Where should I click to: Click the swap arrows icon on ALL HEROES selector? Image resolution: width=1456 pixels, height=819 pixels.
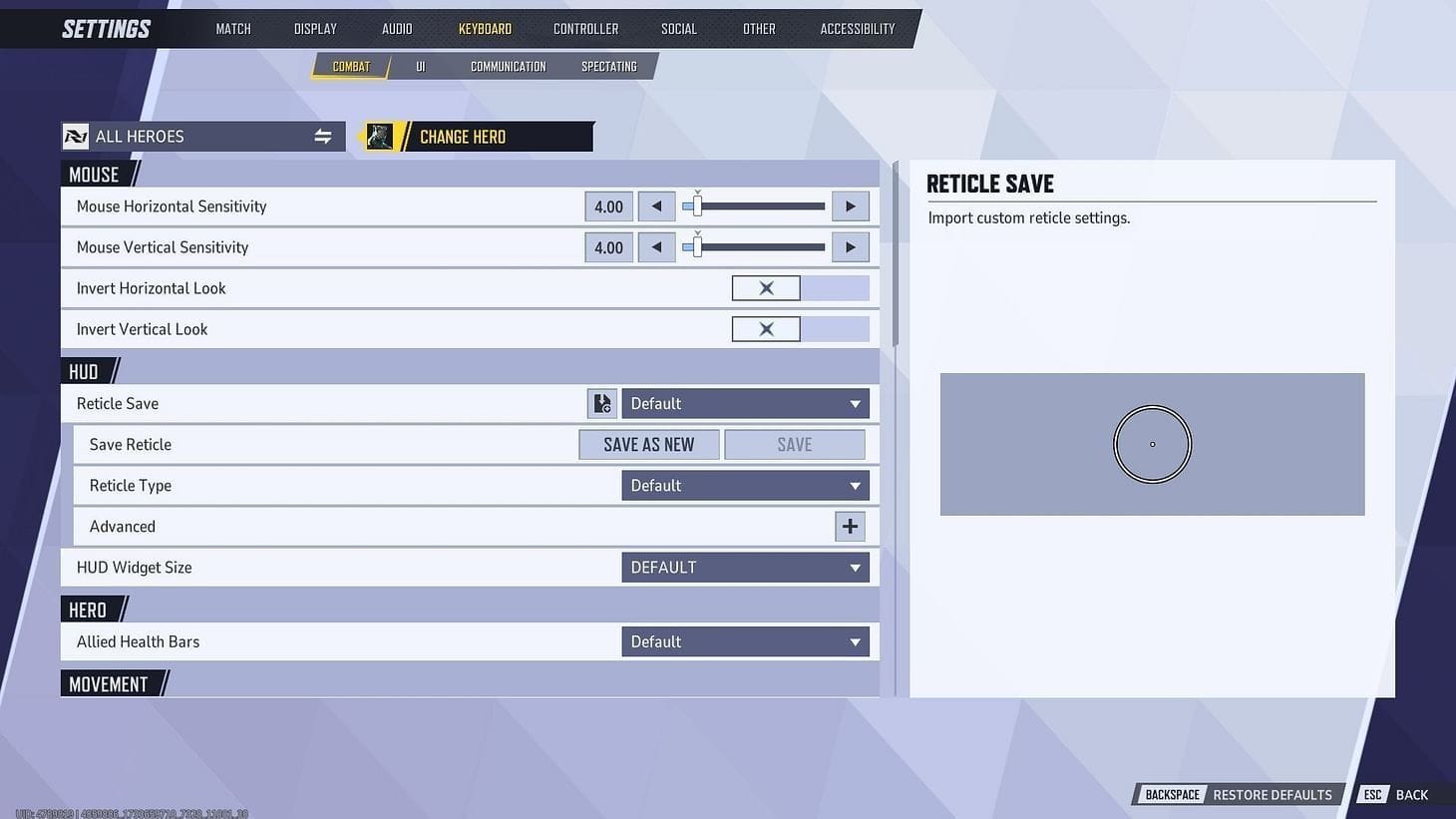pyautogui.click(x=322, y=136)
